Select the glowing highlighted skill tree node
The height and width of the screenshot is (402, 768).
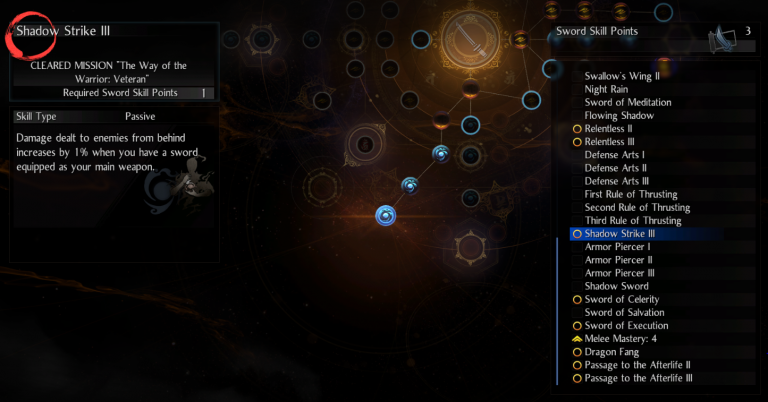click(387, 215)
